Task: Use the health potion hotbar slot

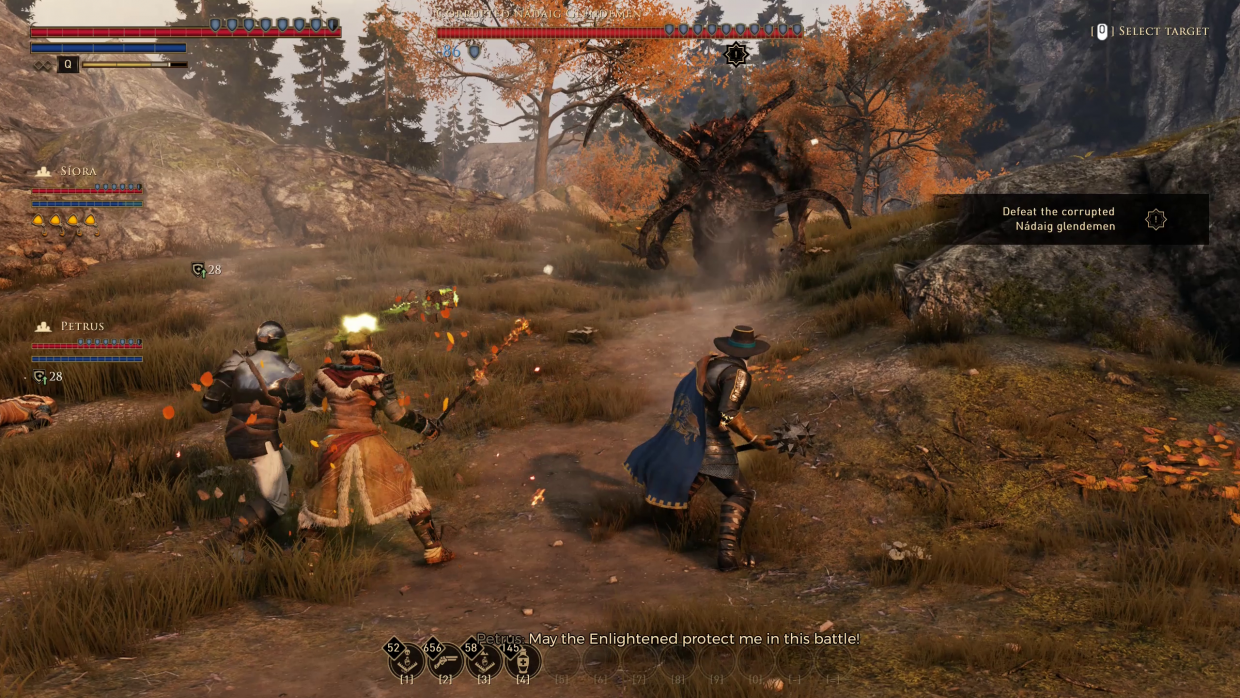Action: pyautogui.click(x=524, y=661)
